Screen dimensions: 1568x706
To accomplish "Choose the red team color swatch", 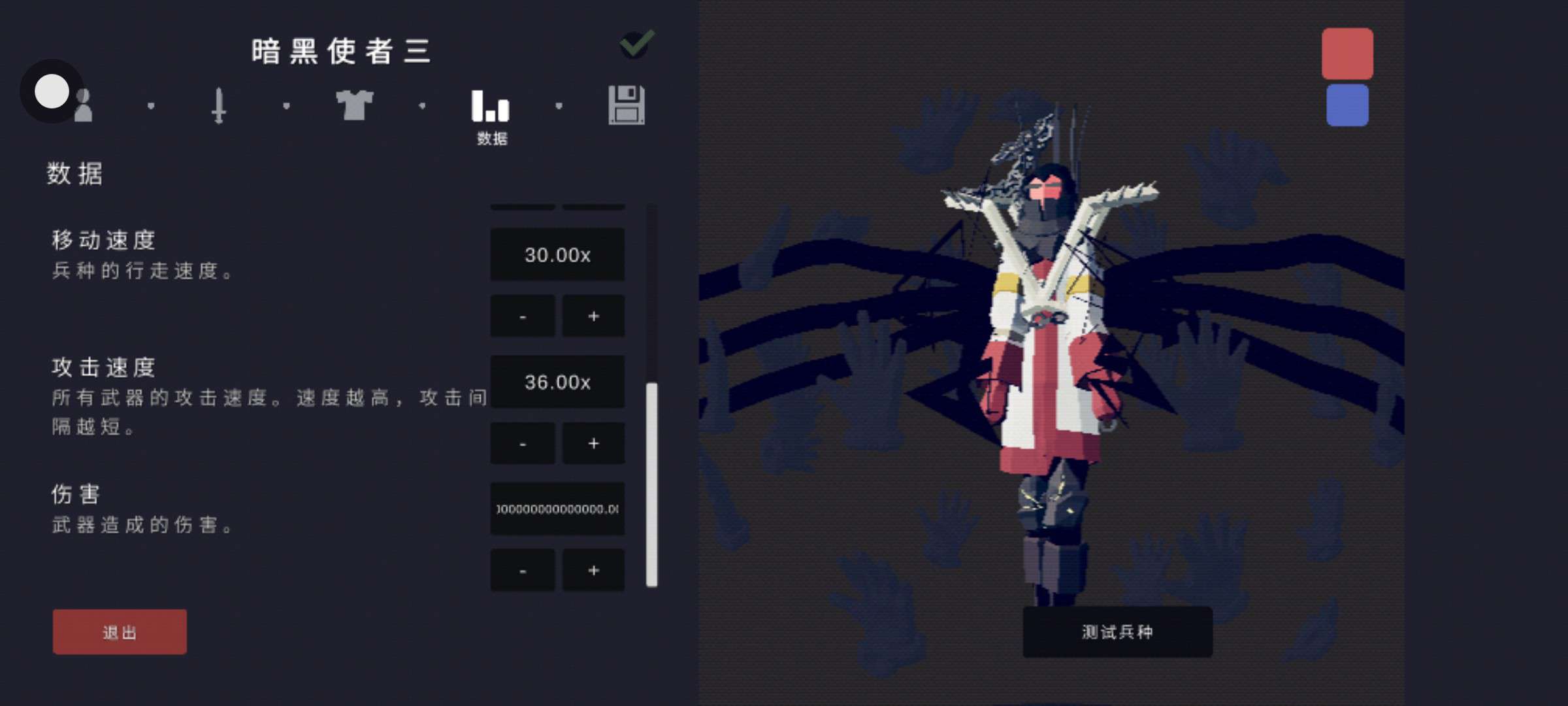I will click(1347, 54).
